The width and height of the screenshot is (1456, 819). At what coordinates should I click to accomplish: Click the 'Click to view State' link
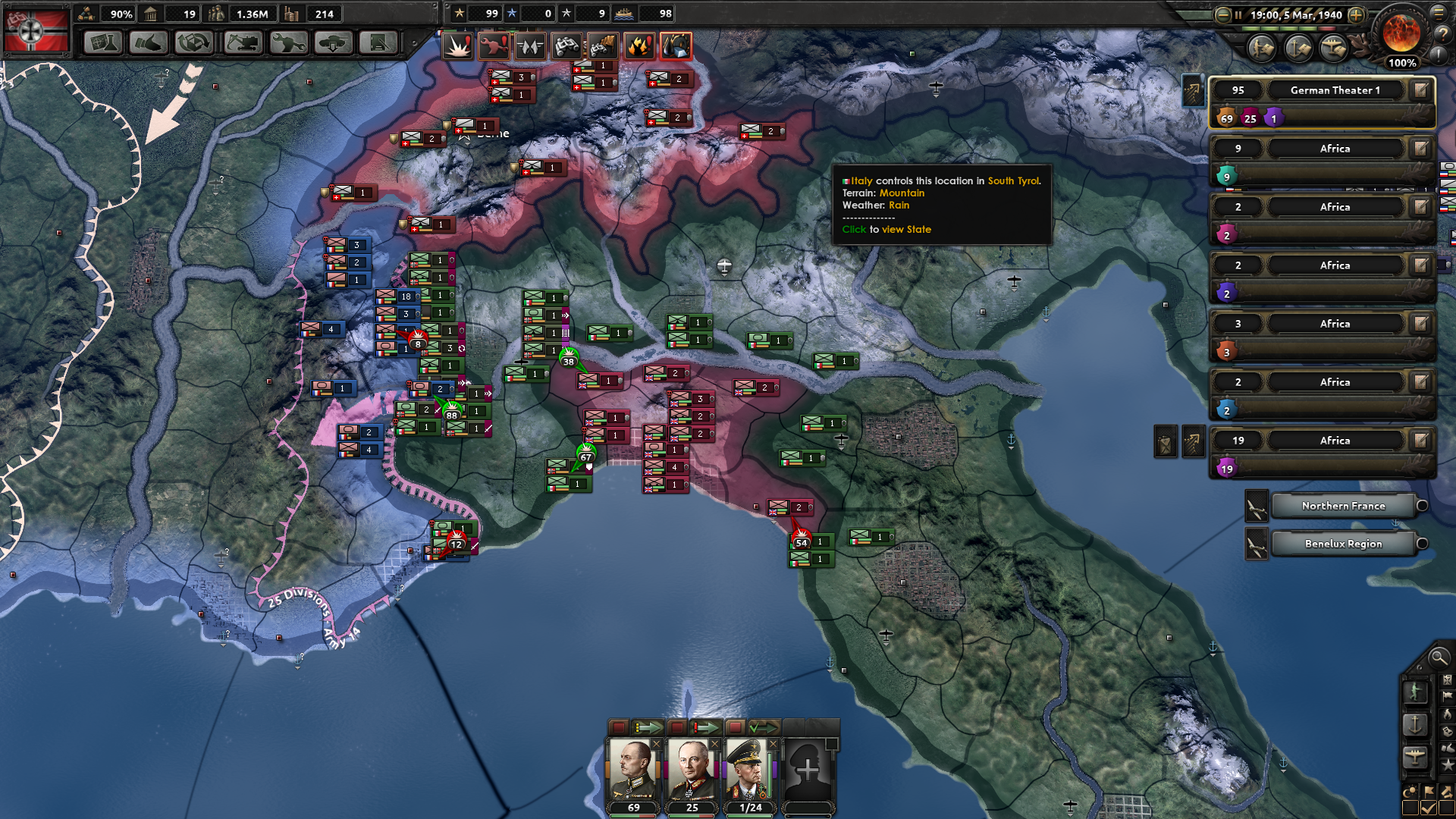(x=886, y=229)
